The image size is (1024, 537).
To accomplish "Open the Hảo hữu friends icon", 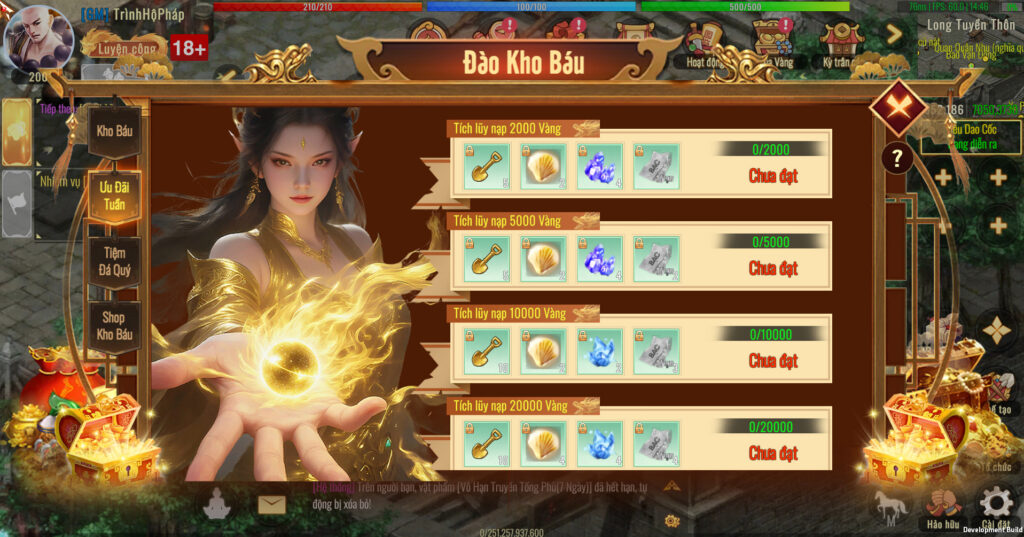I will (x=942, y=505).
